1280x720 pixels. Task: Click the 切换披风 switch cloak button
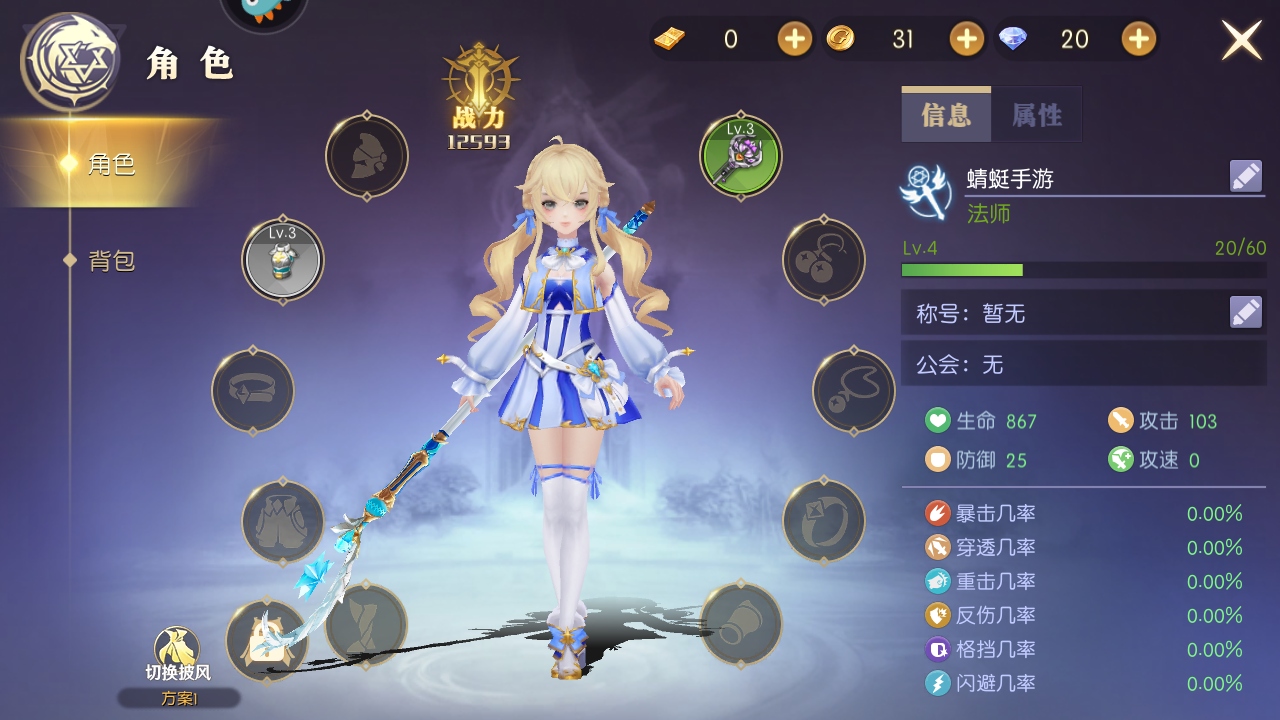click(178, 655)
